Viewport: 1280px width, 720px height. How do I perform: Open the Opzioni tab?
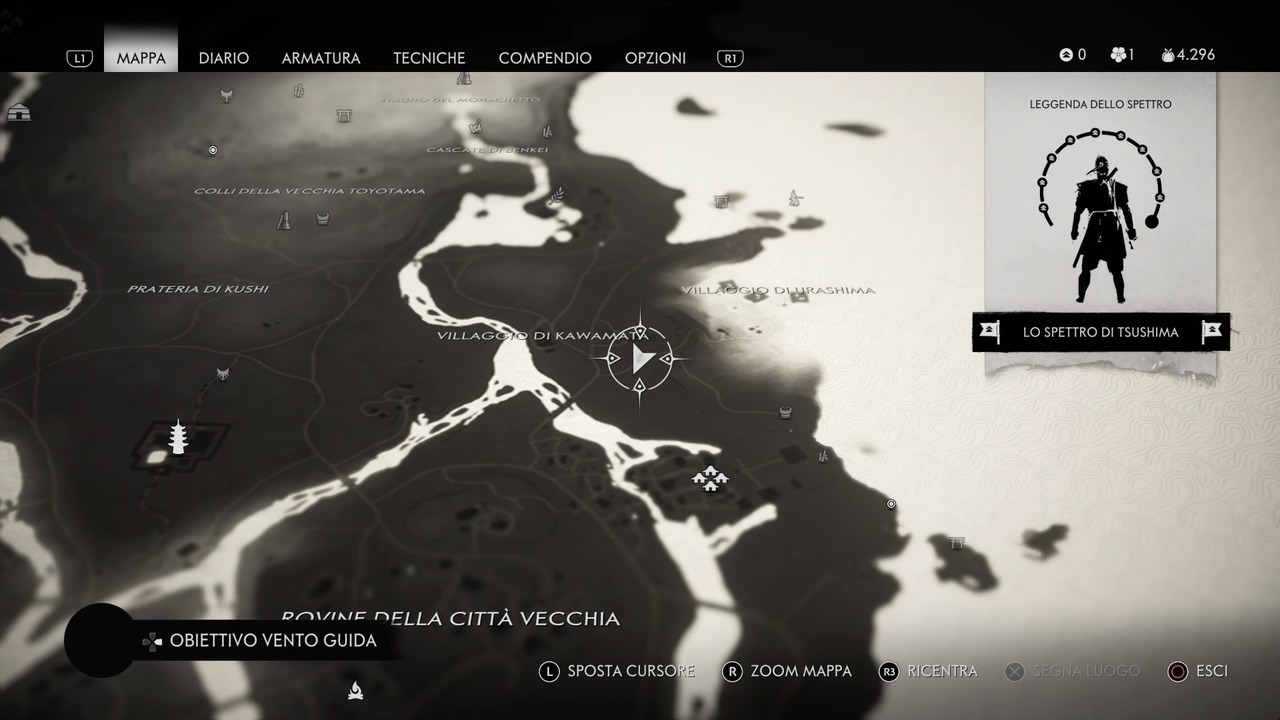[x=655, y=58]
